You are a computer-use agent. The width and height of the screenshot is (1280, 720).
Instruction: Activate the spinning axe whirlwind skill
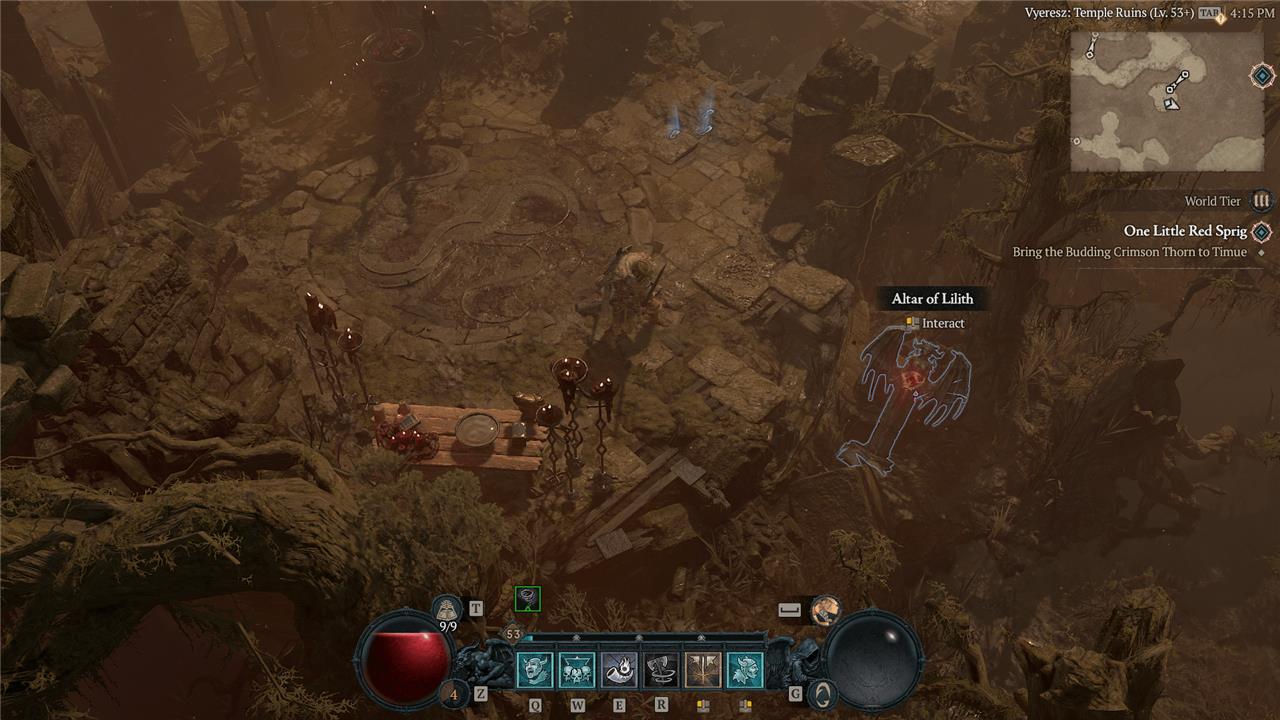(x=661, y=669)
